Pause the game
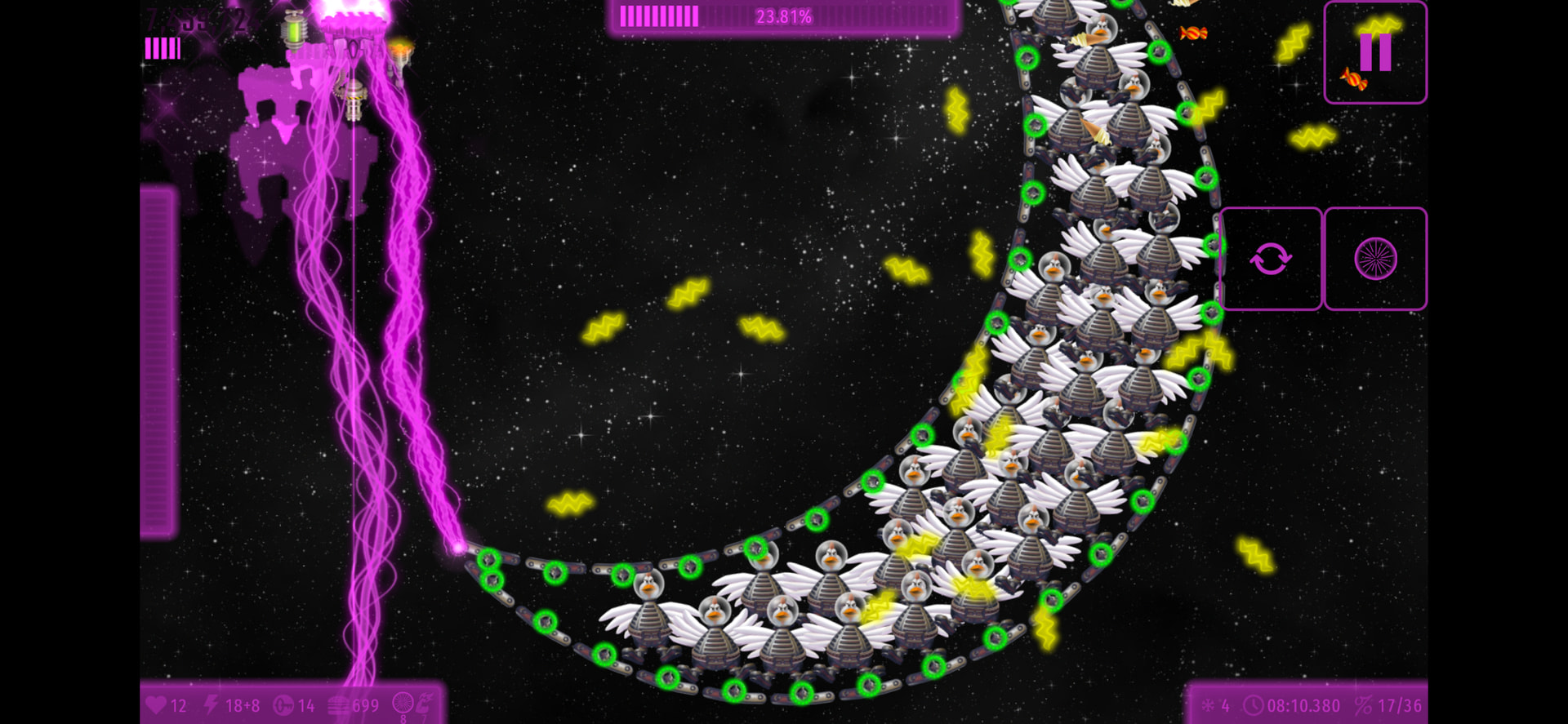The height and width of the screenshot is (724, 1568). coord(1375,52)
